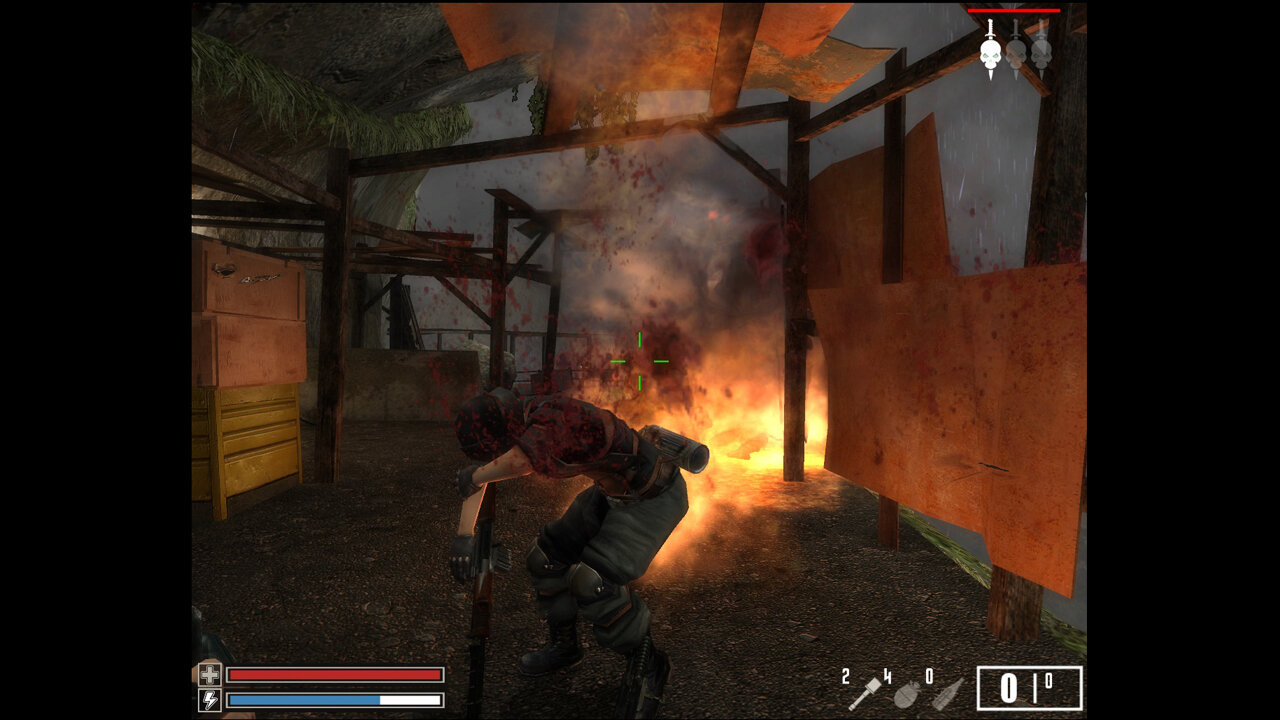
Task: Expand the health bar panel
Action: pos(335,676)
